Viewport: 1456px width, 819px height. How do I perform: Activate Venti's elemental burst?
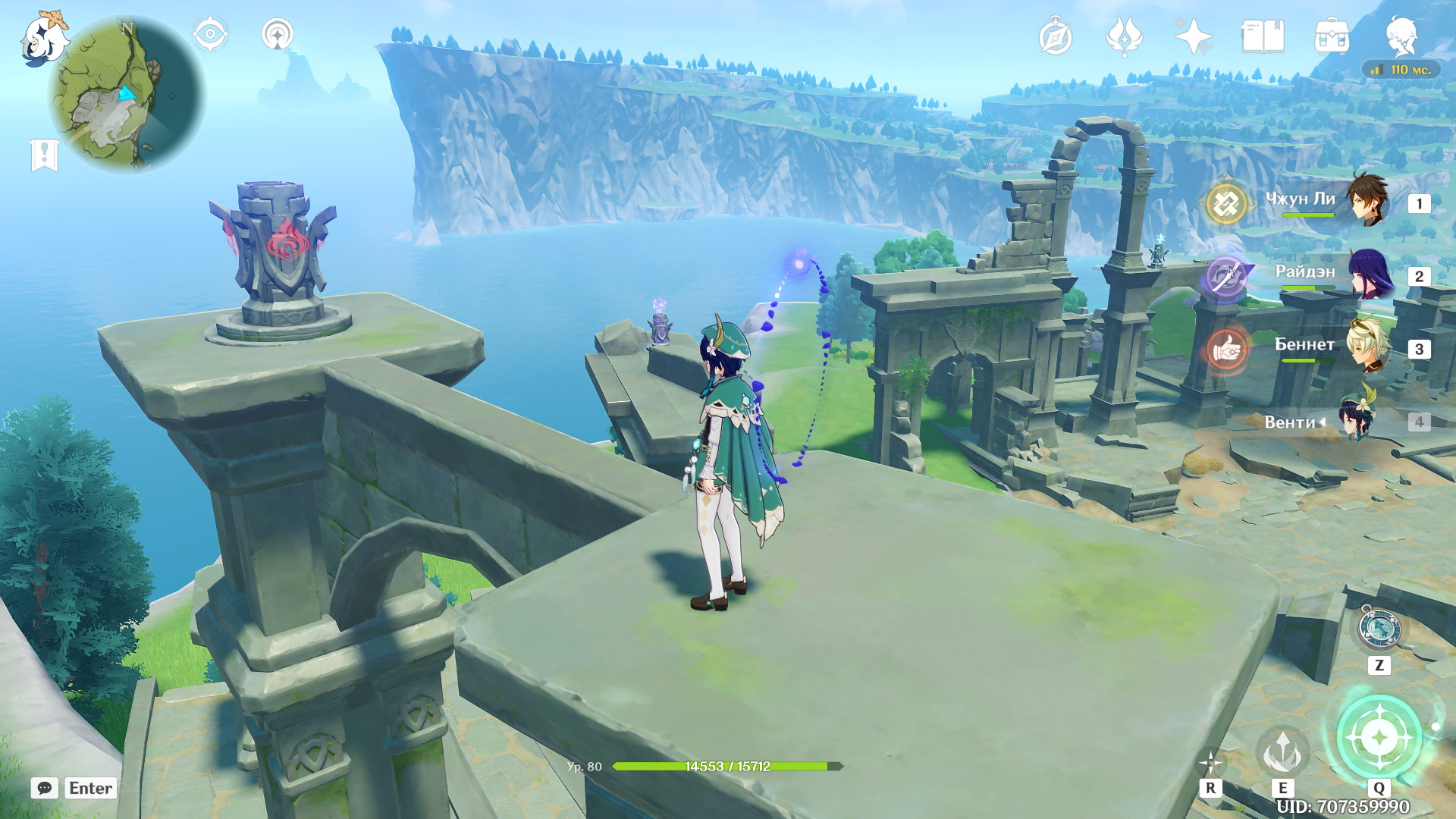point(1379,737)
